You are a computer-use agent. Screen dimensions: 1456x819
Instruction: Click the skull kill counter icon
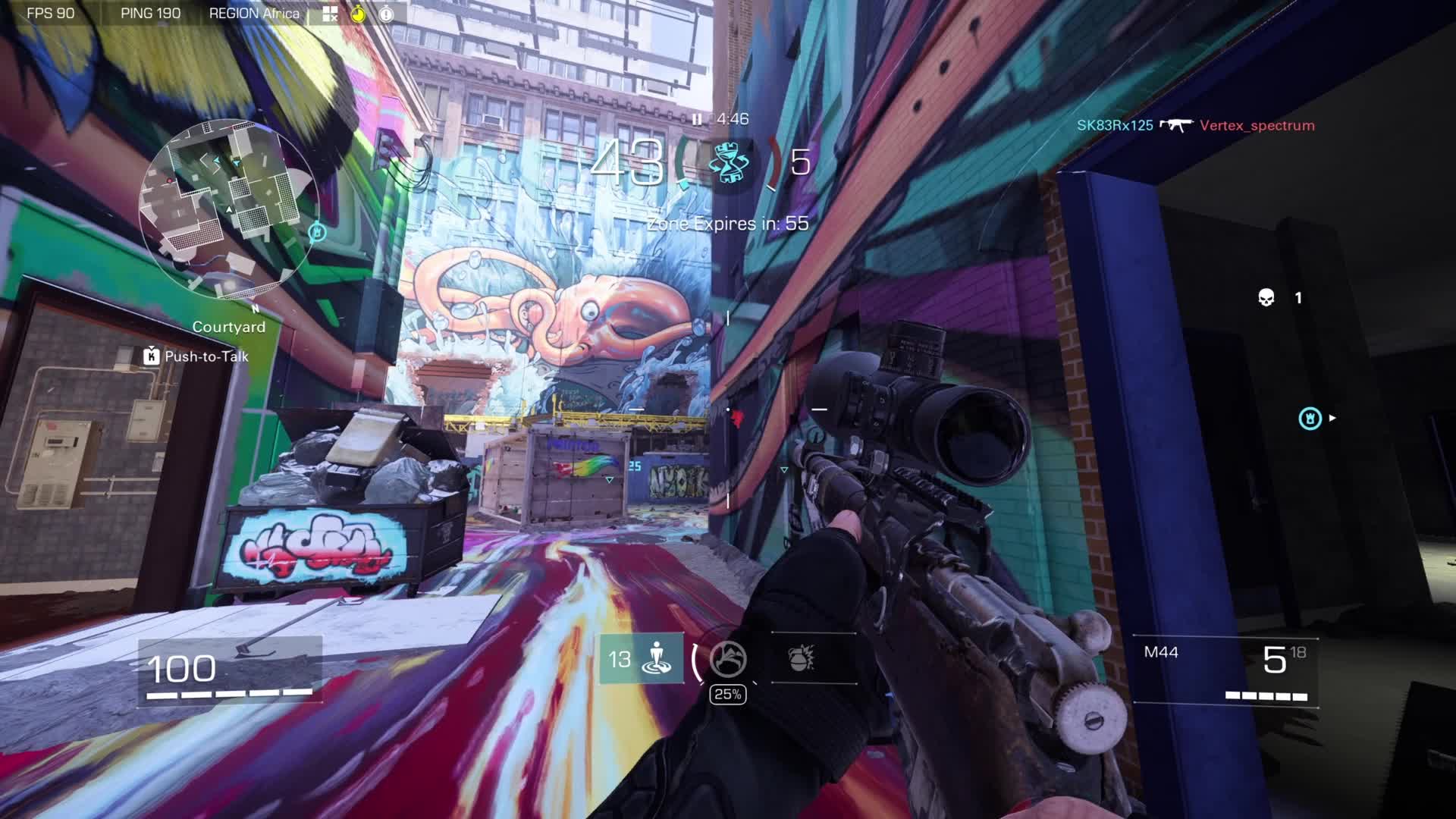(1266, 297)
